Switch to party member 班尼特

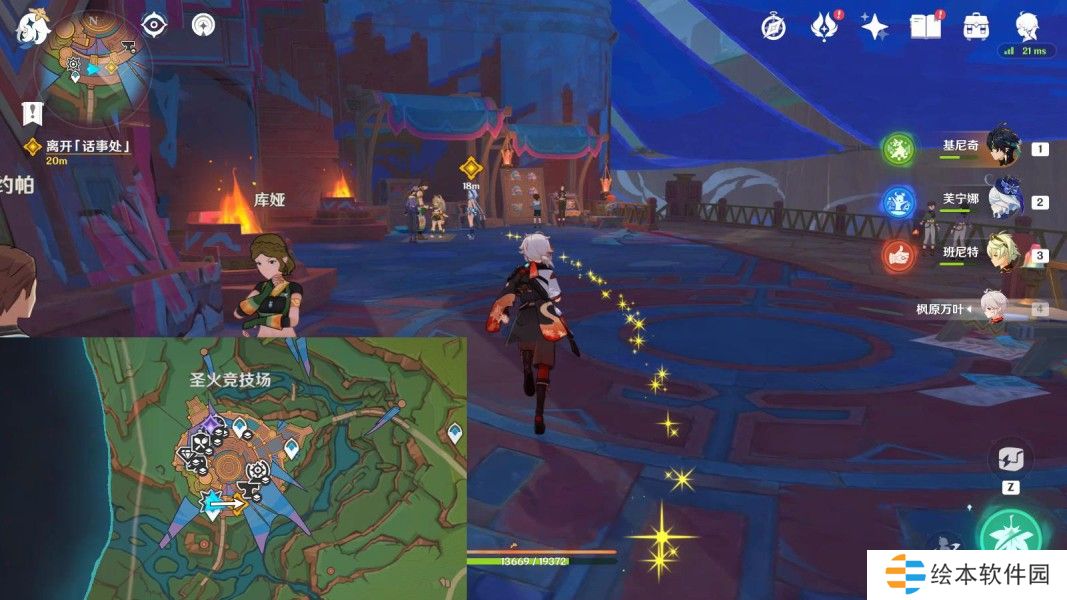[x=1002, y=254]
